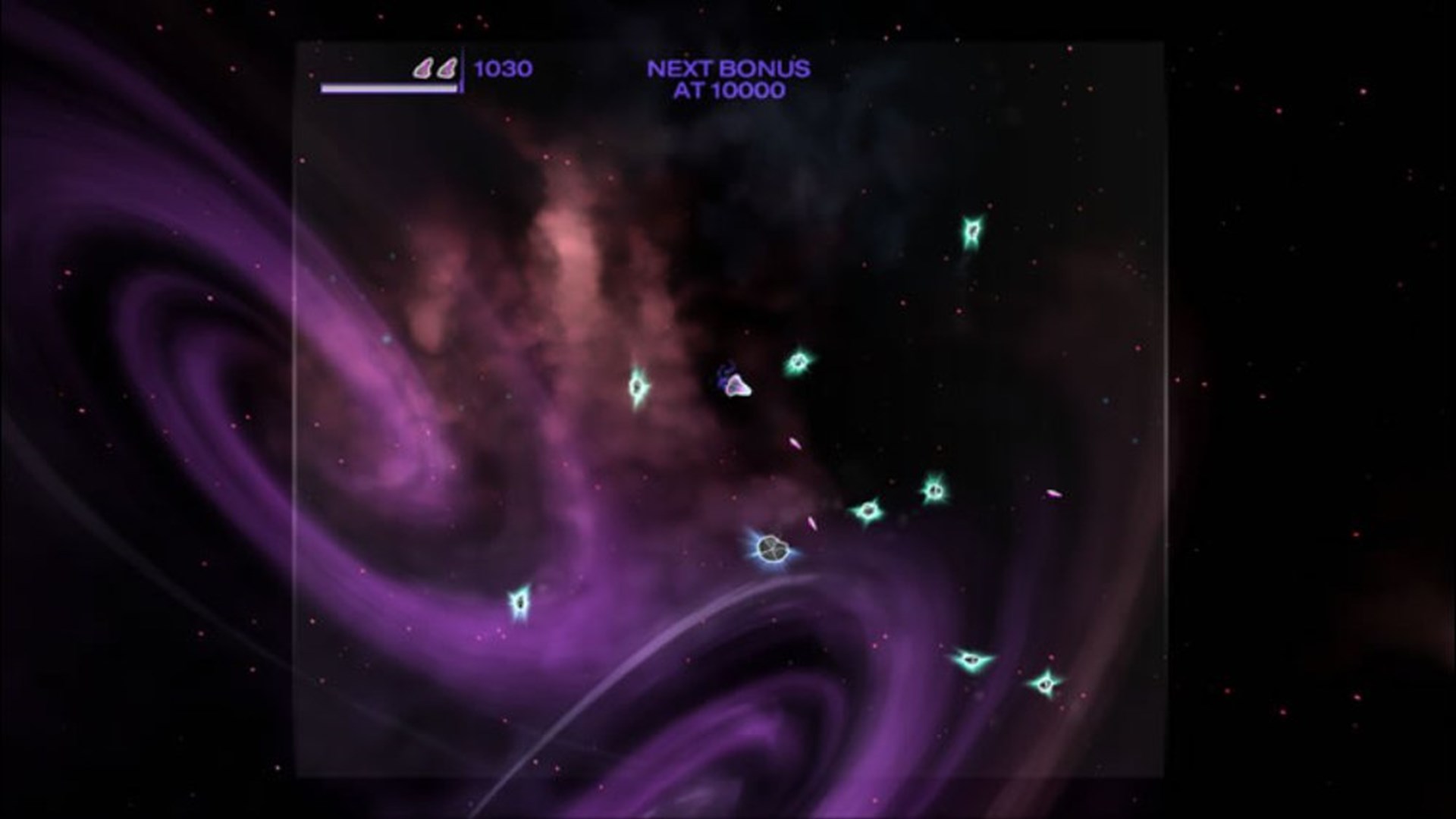Select the first butterfly life icon
The height and width of the screenshot is (819, 1456).
[x=423, y=68]
